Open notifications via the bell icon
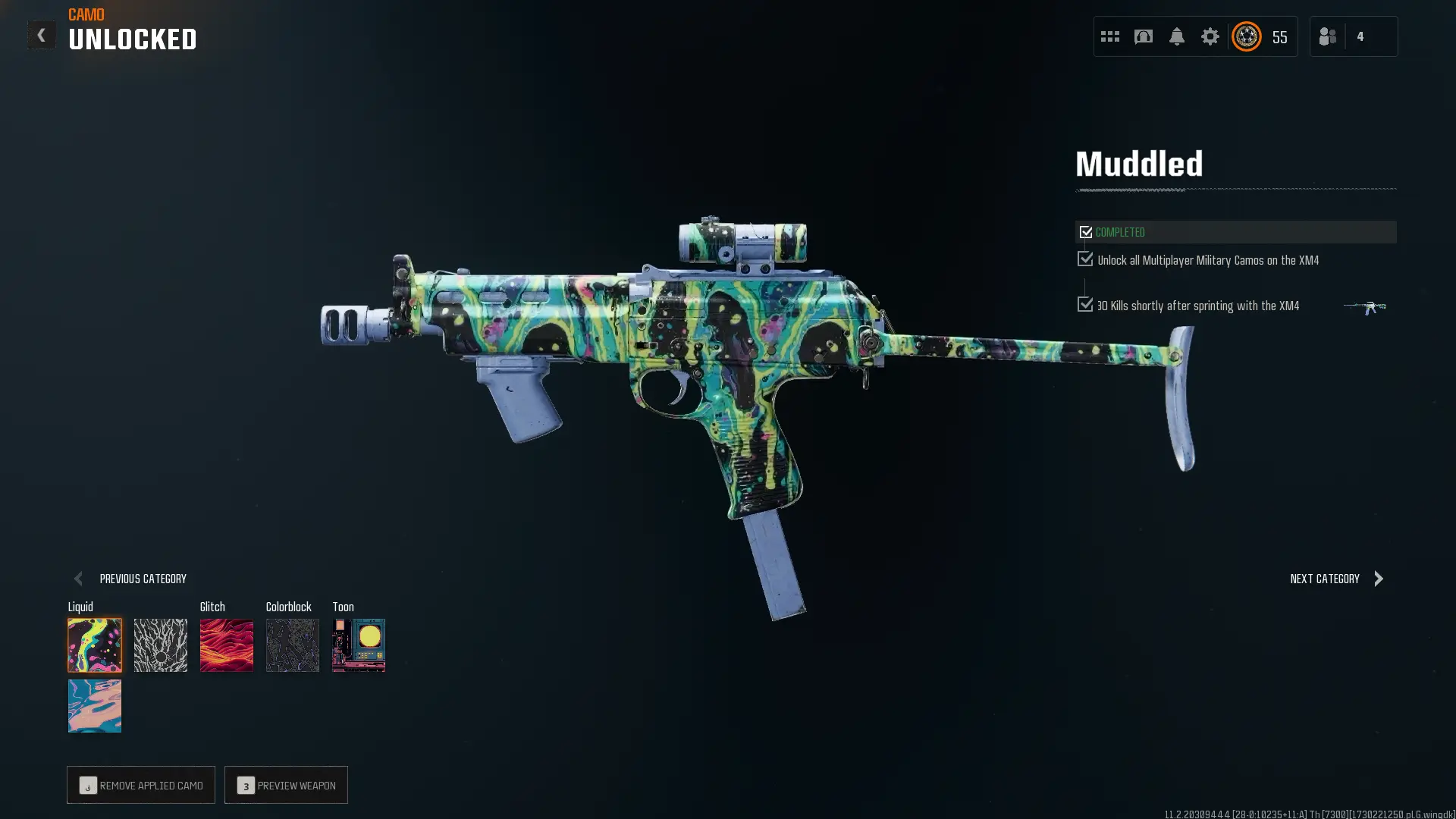The image size is (1456, 819). [x=1176, y=36]
